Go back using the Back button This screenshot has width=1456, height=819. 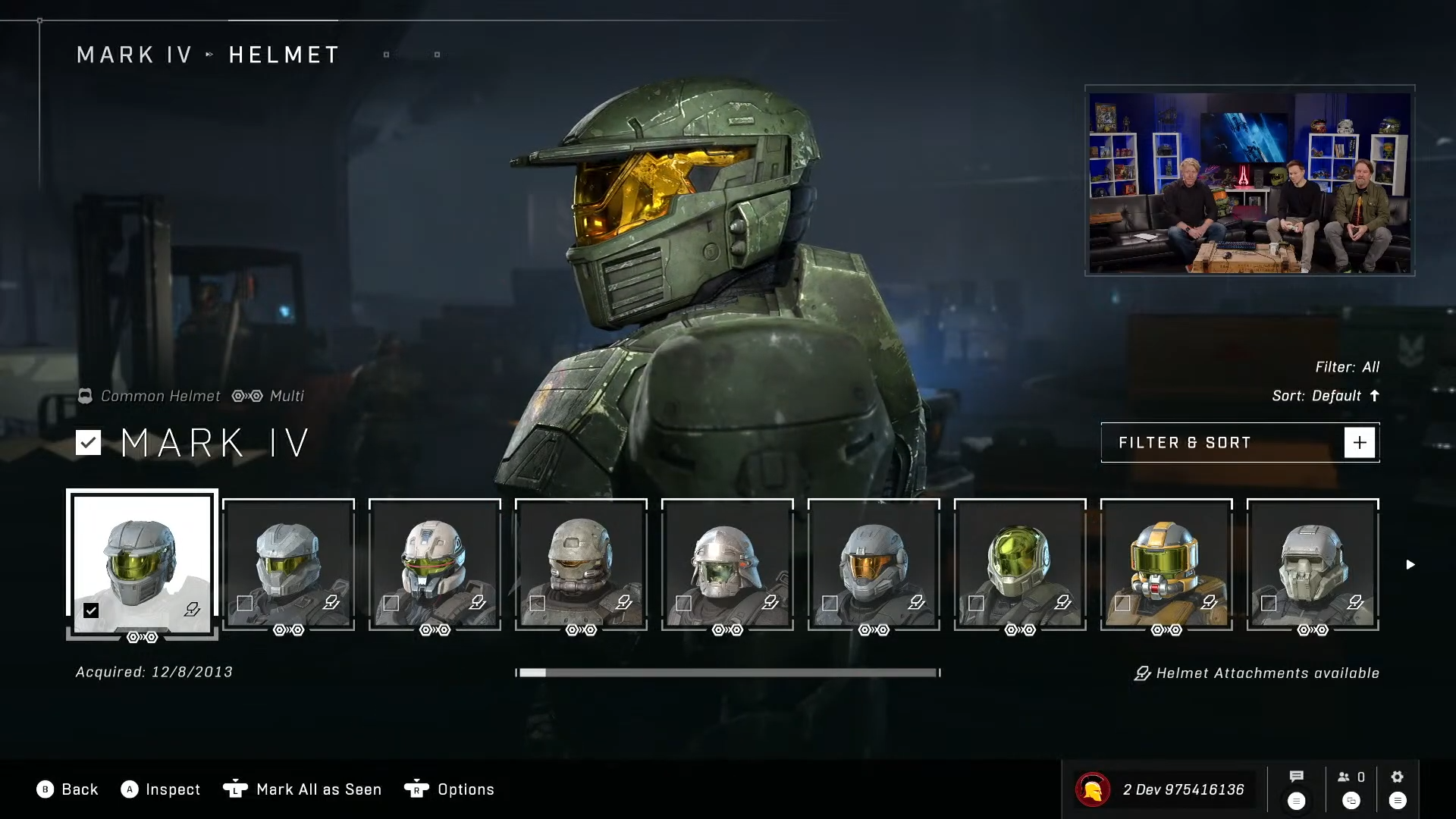click(67, 789)
